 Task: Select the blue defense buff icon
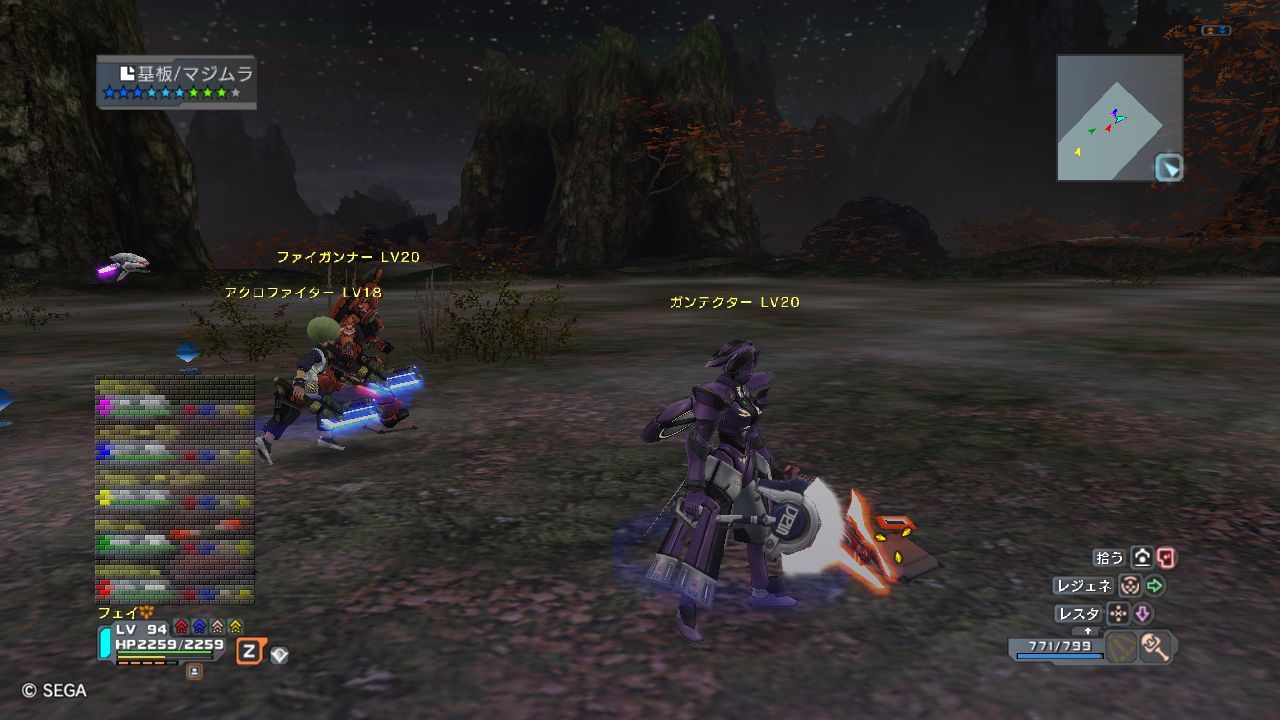coord(199,627)
